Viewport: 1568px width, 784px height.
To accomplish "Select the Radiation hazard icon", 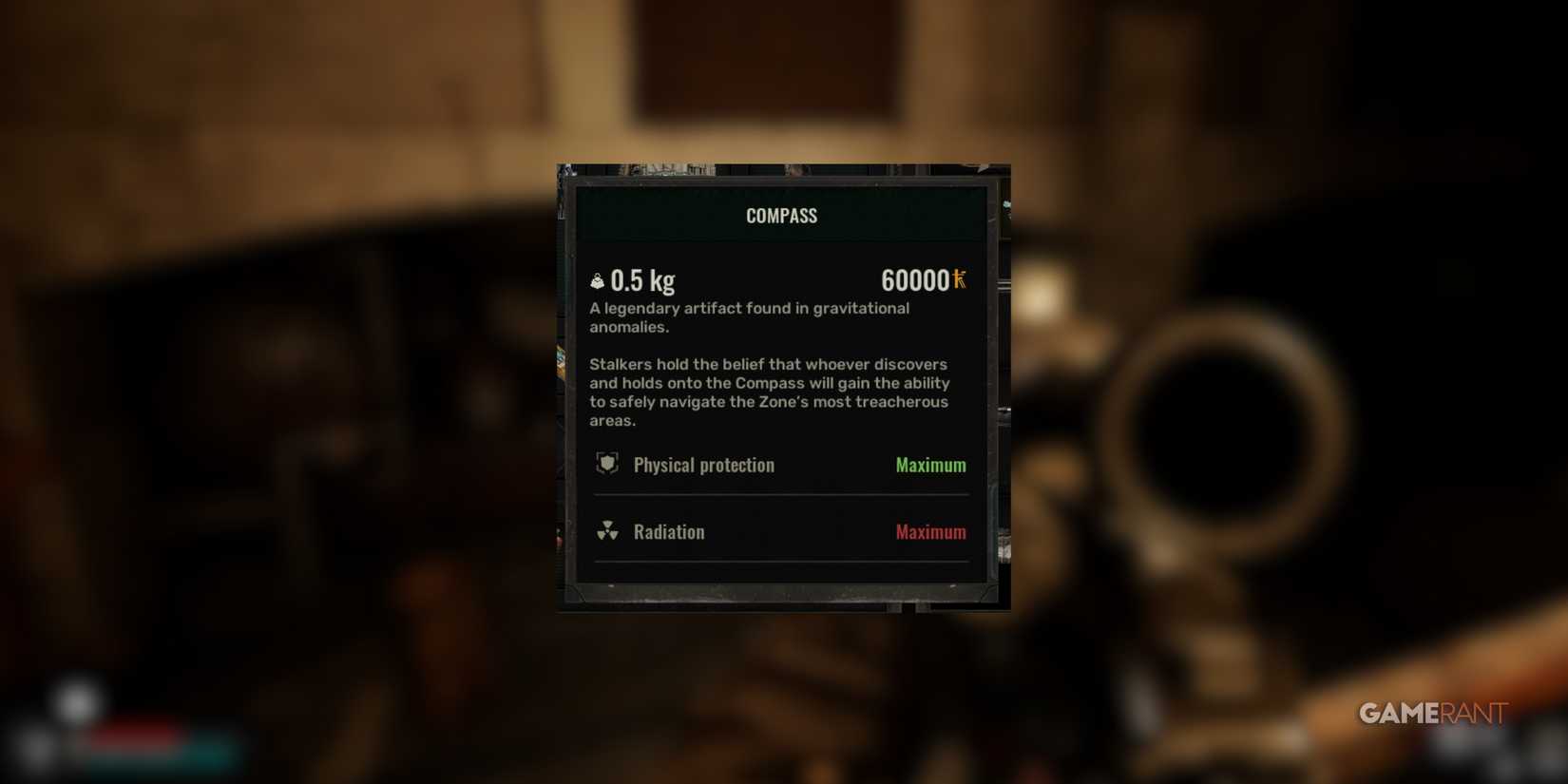I will tap(608, 531).
